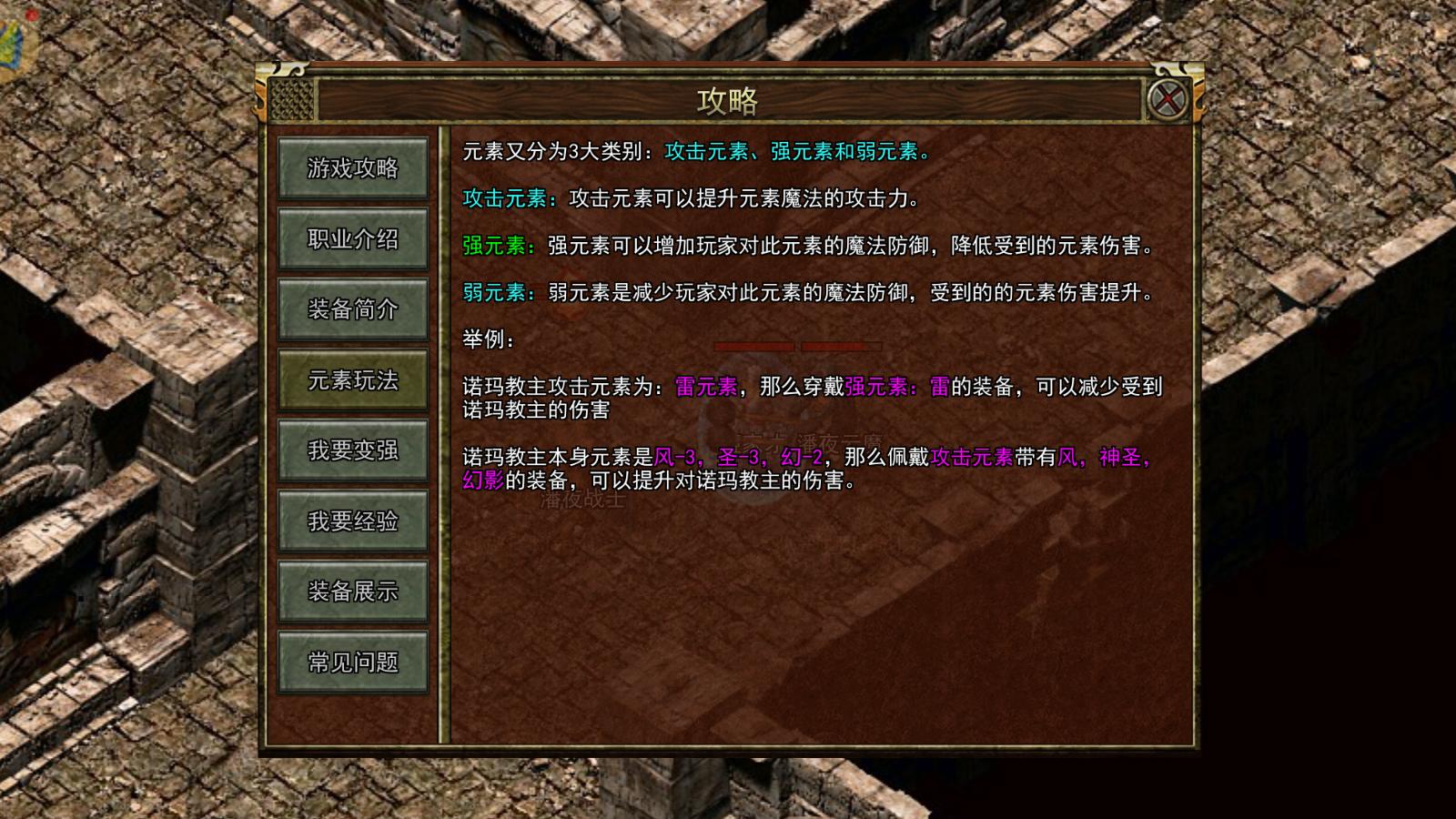Screen dimensions: 1456x819
Task: Select the 游戏攻略 tab
Action: (x=353, y=168)
